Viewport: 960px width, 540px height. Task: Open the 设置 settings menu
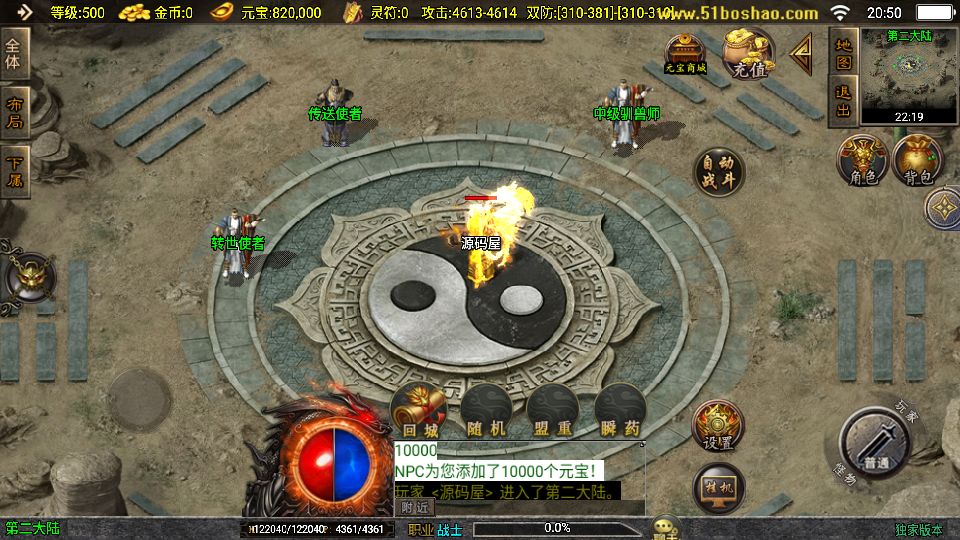pos(718,427)
